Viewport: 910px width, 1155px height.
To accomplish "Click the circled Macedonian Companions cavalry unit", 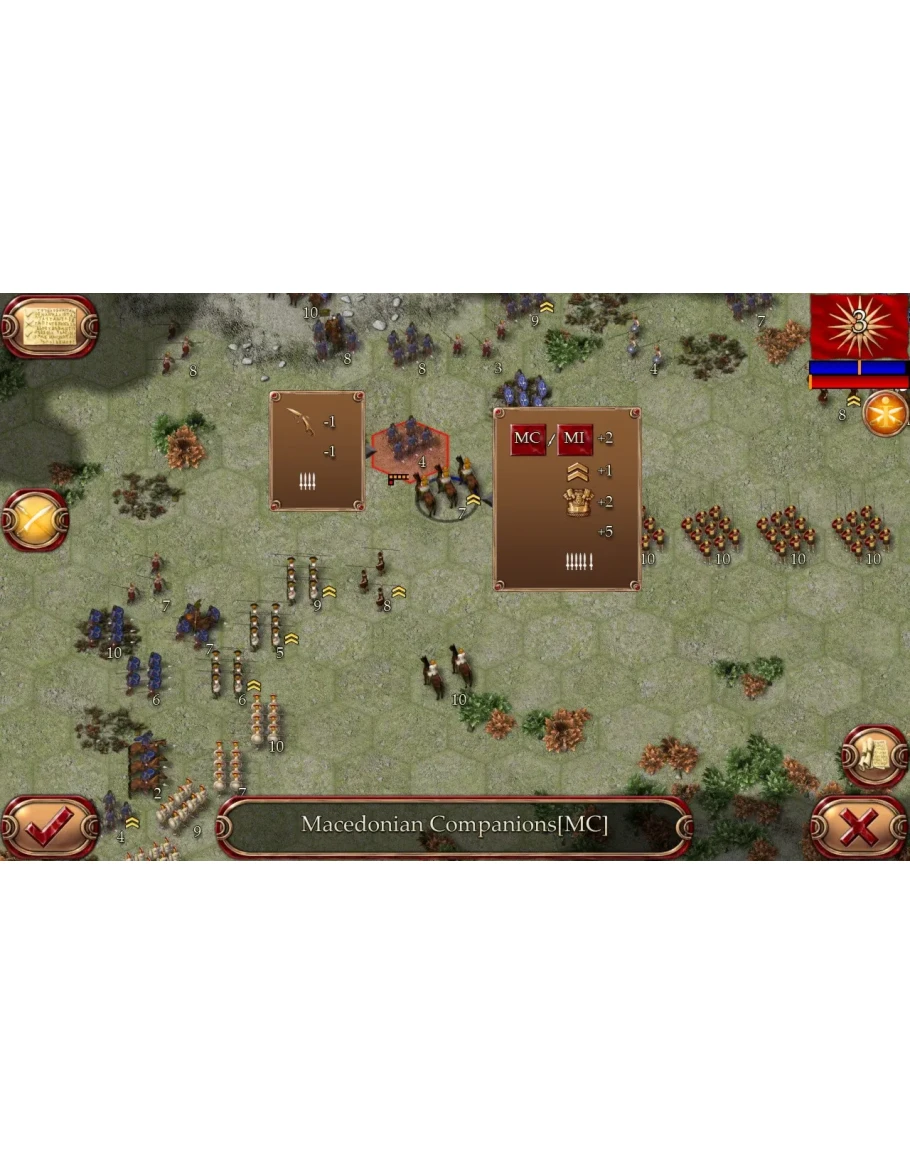I will click(445, 487).
